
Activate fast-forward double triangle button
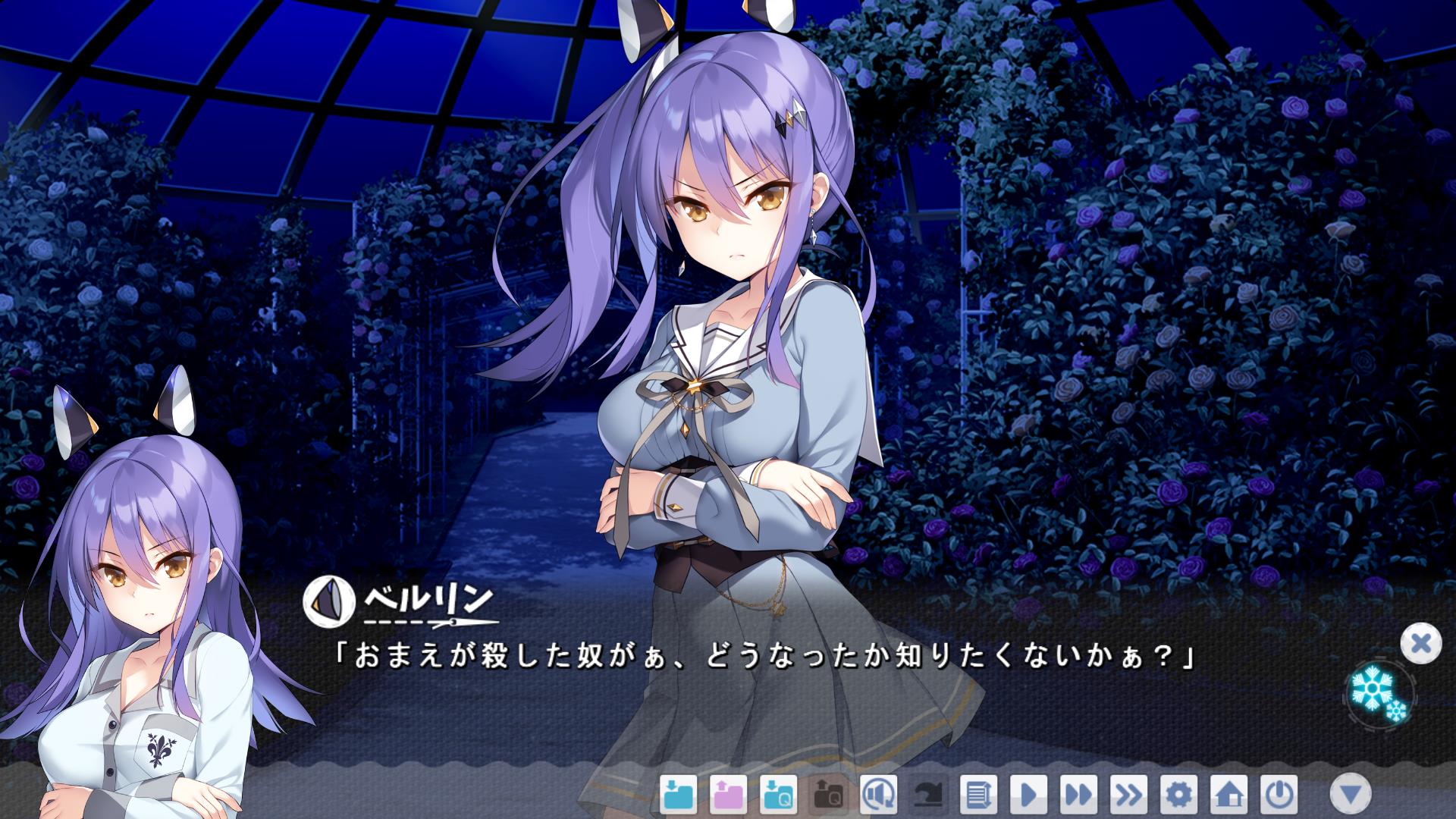click(x=1078, y=795)
